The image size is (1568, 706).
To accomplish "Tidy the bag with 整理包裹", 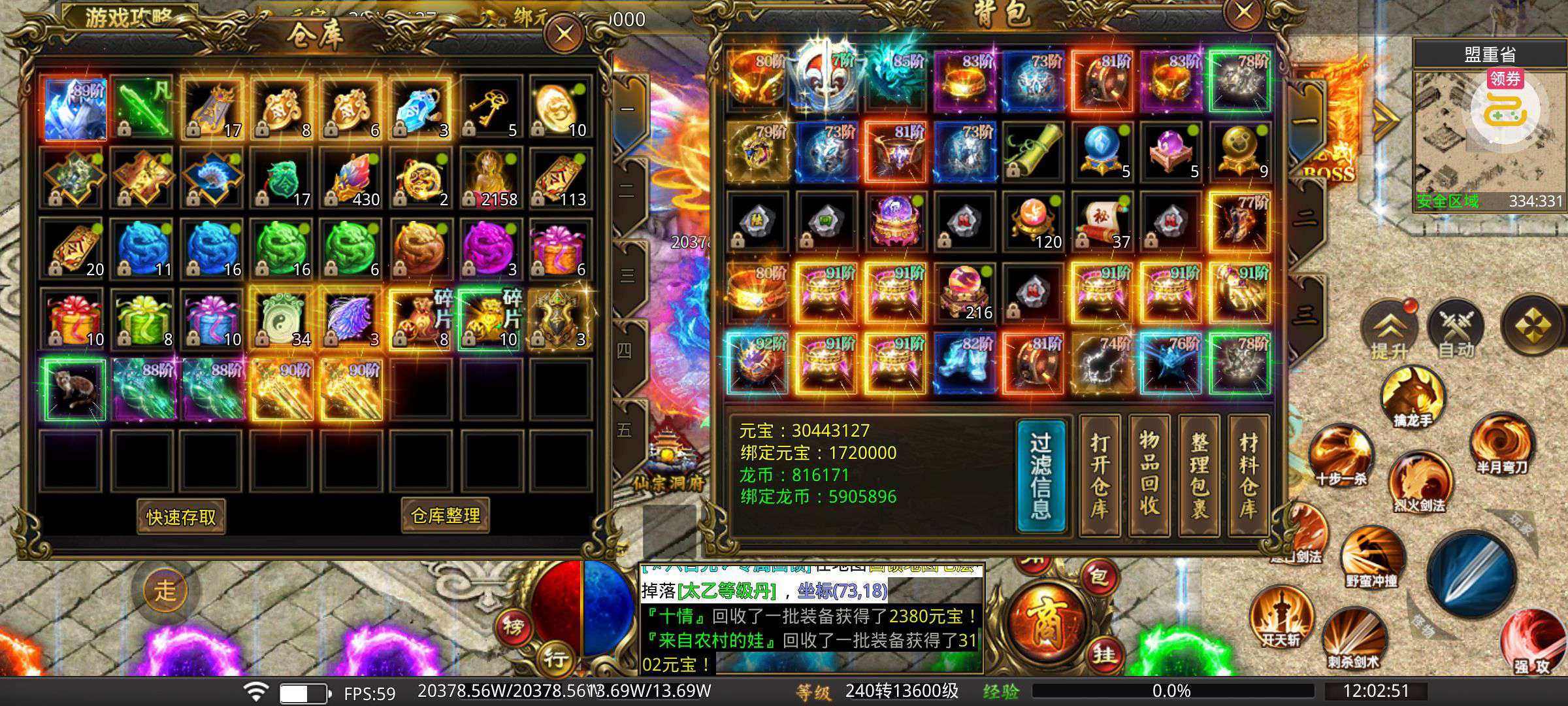I will (1199, 475).
